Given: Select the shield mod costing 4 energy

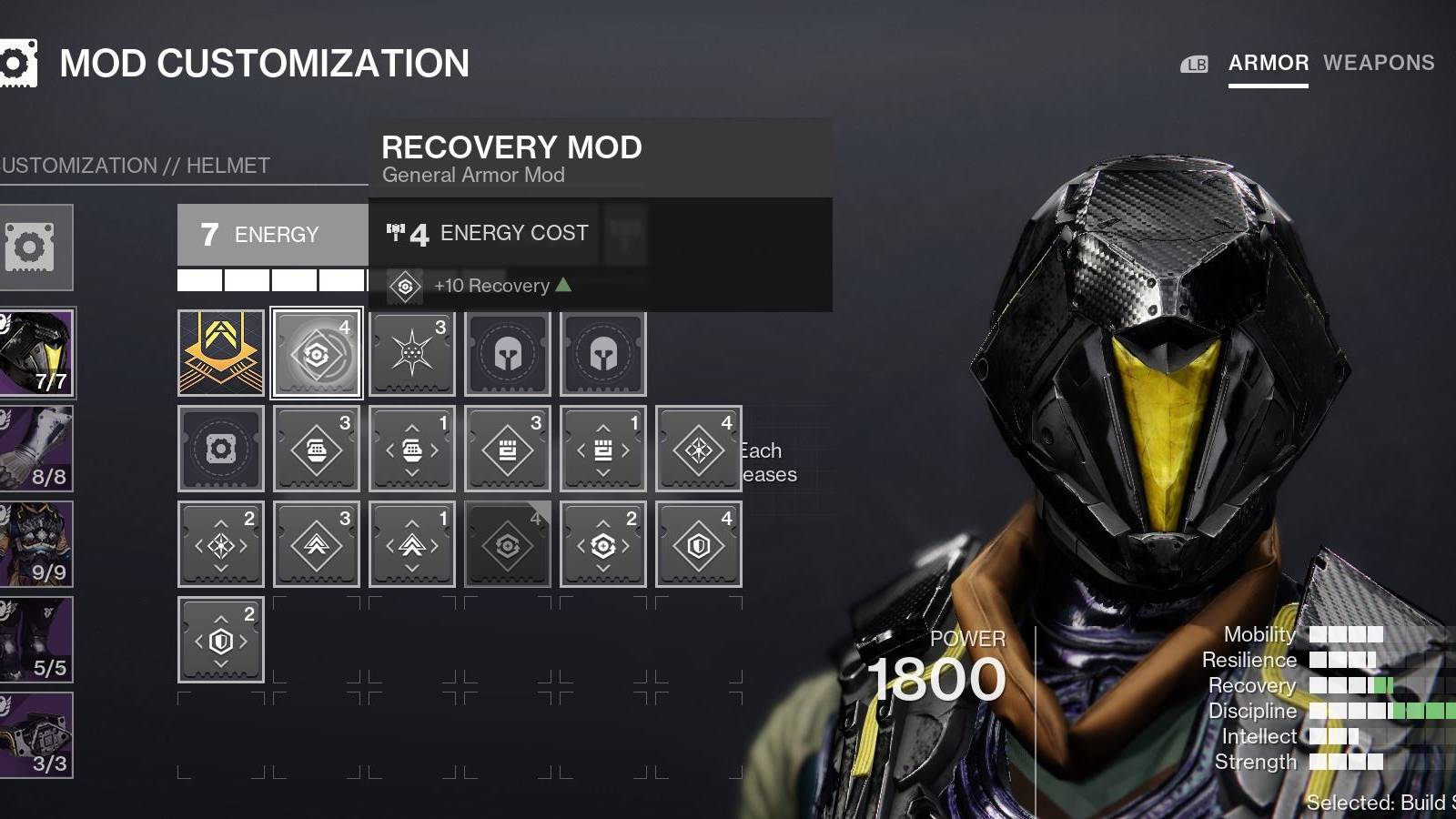Looking at the screenshot, I should coord(698,544).
